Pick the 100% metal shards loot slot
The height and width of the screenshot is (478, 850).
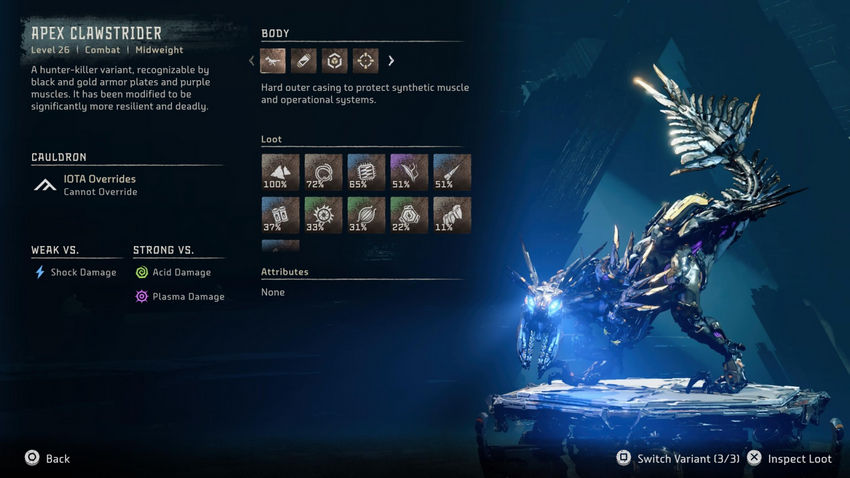[280, 172]
